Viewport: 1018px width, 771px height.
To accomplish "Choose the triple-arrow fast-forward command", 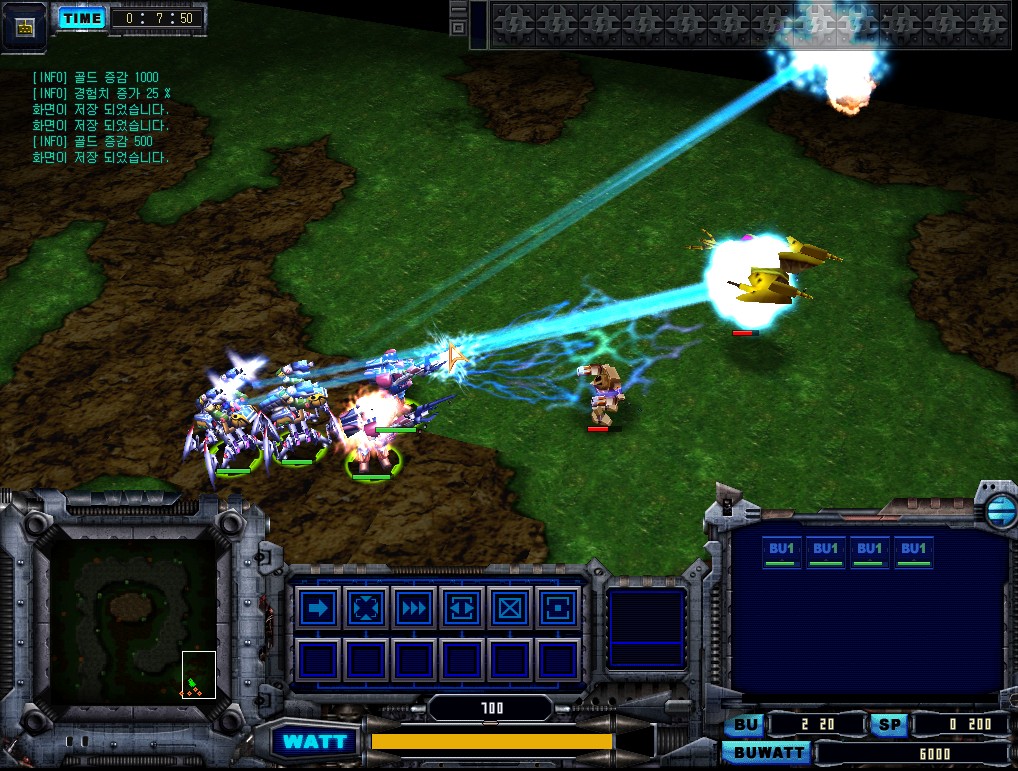I will [413, 608].
